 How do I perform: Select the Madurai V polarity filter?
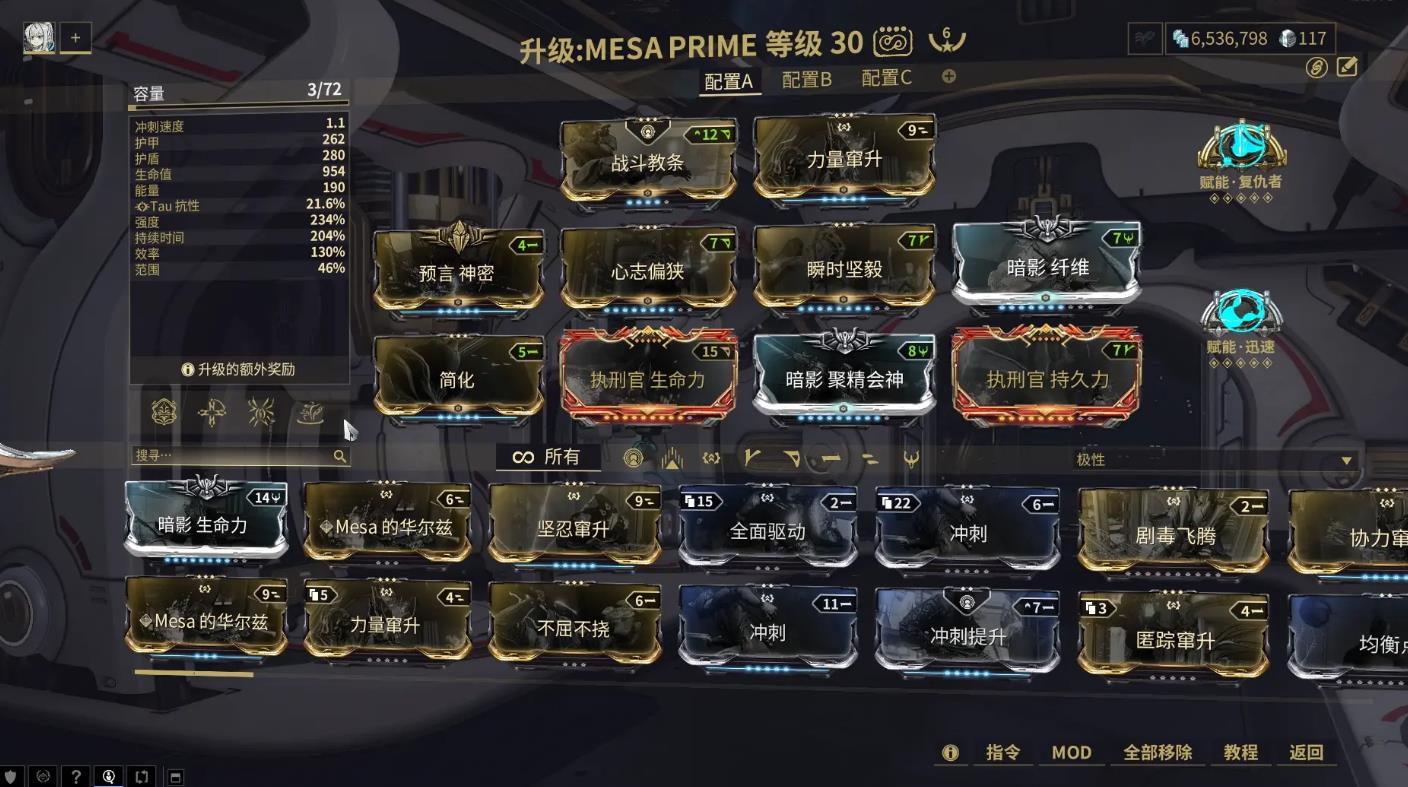752,458
